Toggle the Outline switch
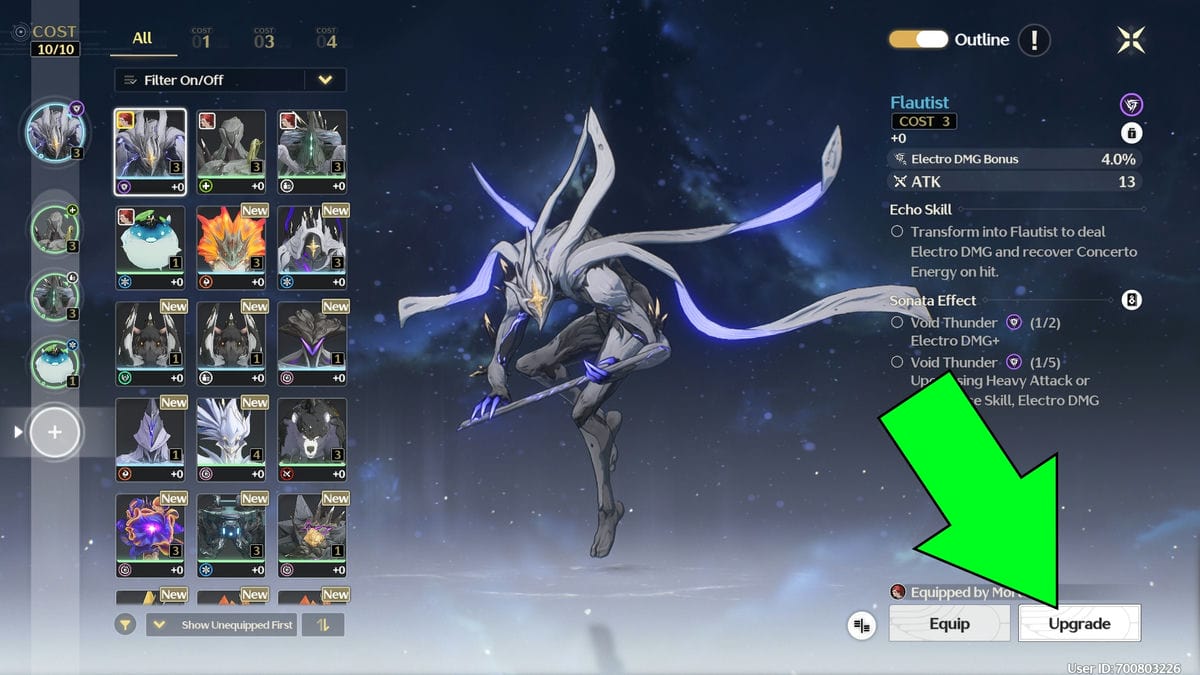1200x675 pixels. point(918,40)
